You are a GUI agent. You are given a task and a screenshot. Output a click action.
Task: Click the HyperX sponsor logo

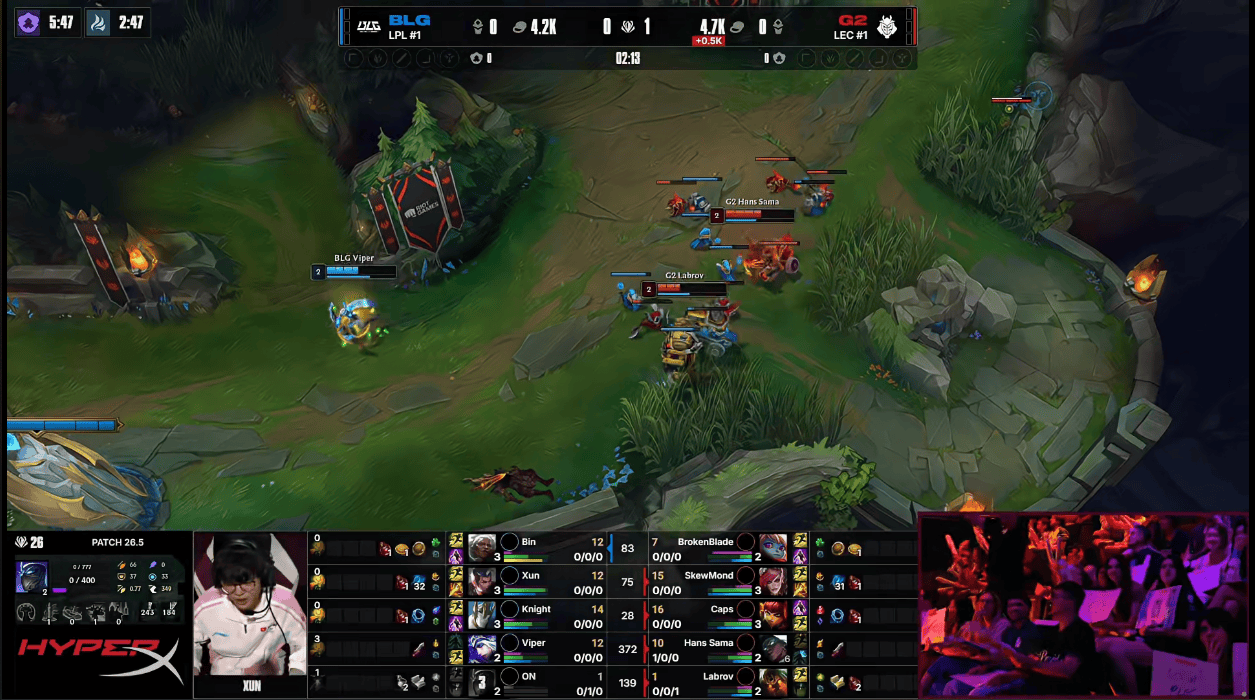coord(98,659)
